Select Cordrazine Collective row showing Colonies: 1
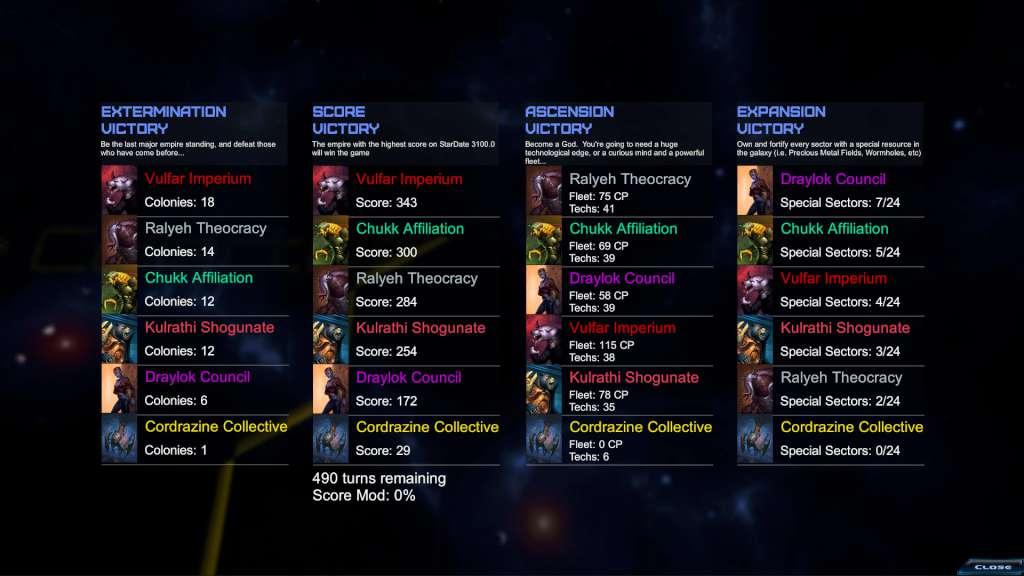This screenshot has height=576, width=1024. pyautogui.click(x=195, y=438)
